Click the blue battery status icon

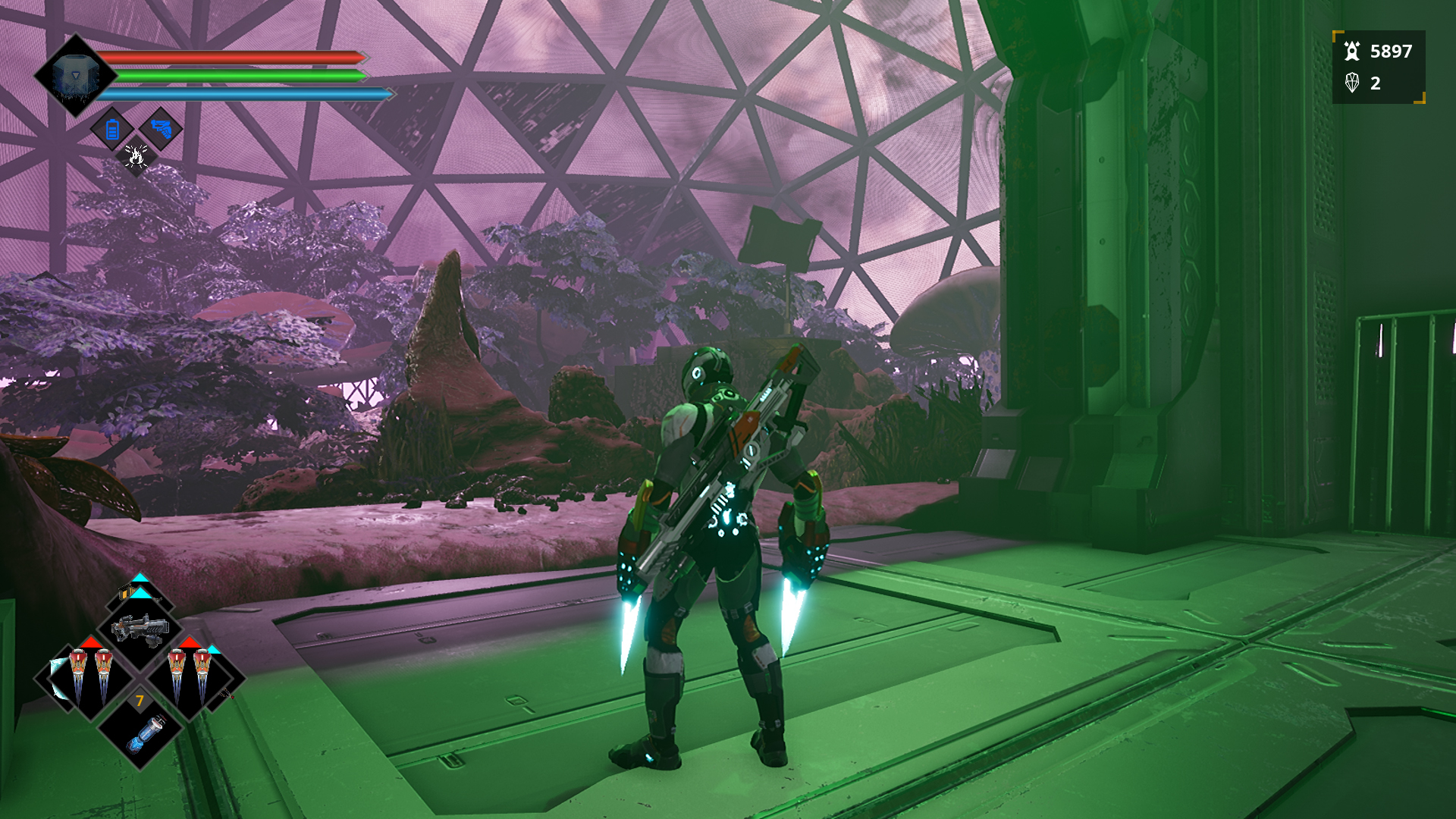[x=112, y=130]
